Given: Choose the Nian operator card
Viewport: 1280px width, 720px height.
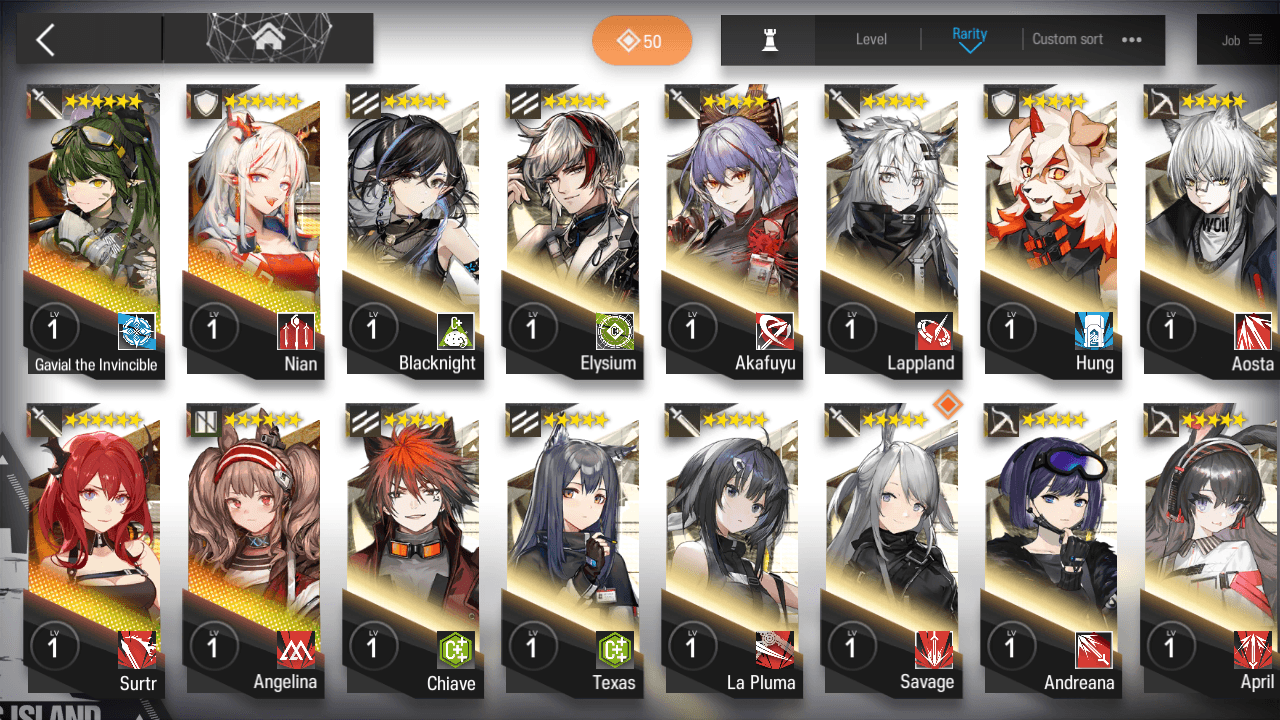Looking at the screenshot, I should tap(254, 230).
